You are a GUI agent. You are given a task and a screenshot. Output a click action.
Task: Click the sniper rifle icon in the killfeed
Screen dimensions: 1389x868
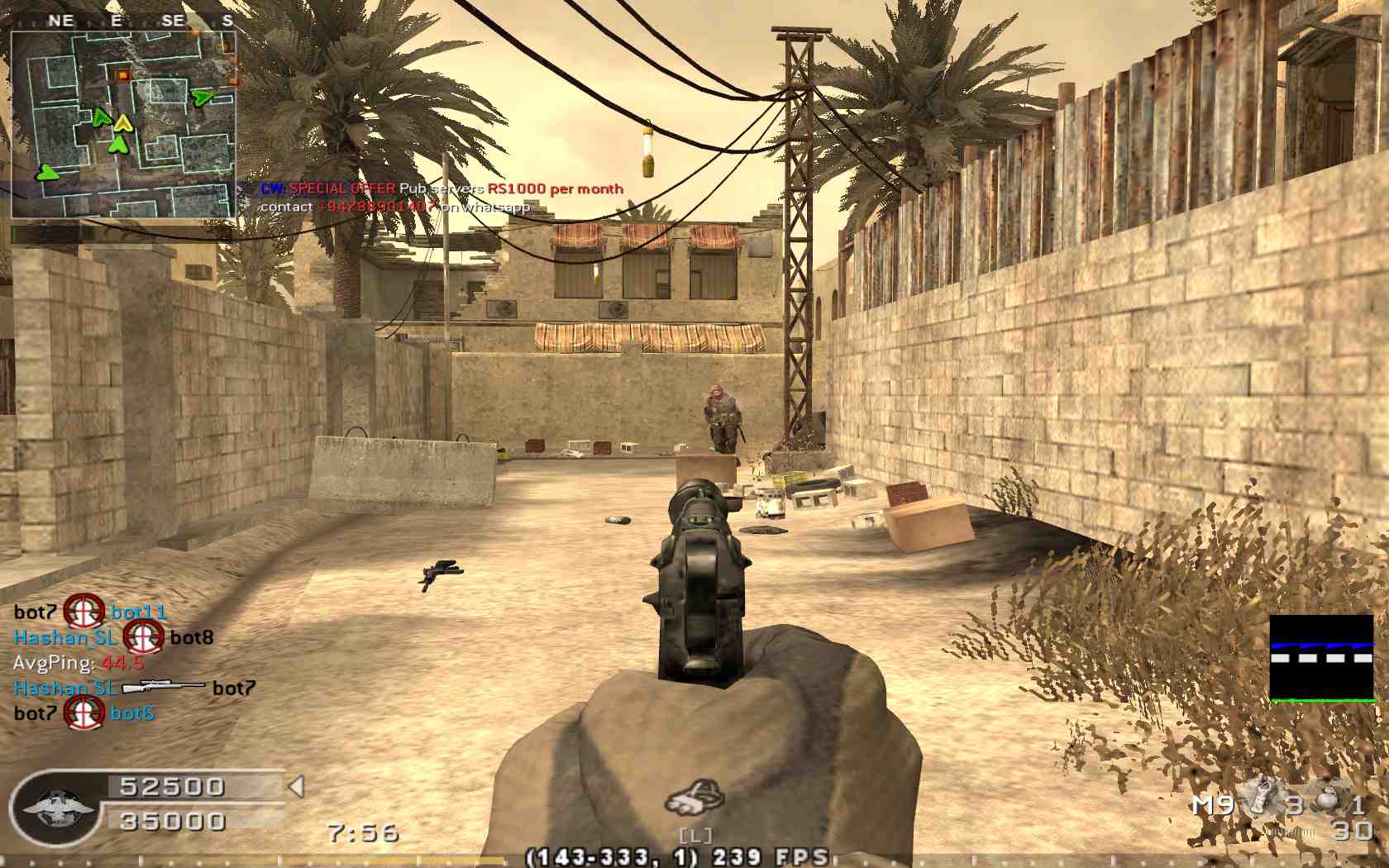click(164, 687)
